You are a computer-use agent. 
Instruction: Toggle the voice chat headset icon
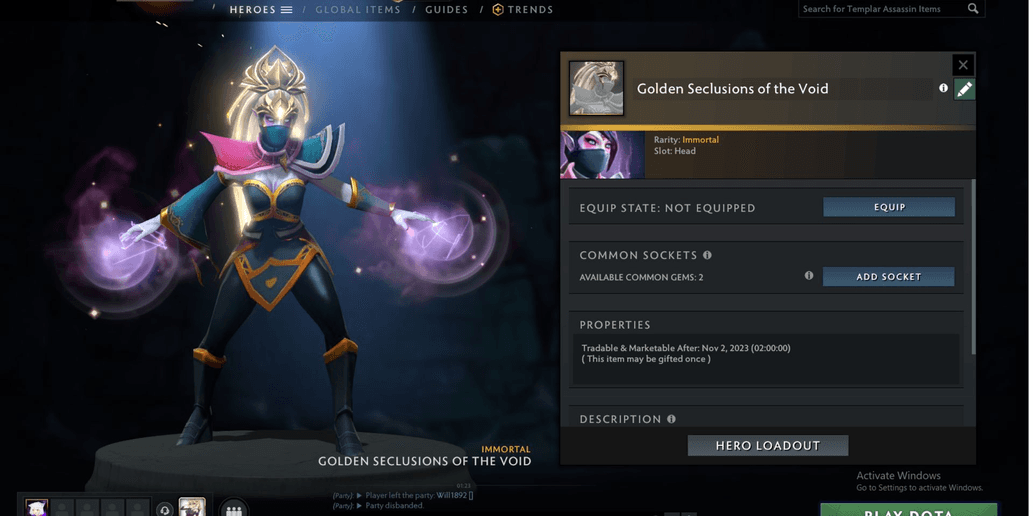[165, 509]
